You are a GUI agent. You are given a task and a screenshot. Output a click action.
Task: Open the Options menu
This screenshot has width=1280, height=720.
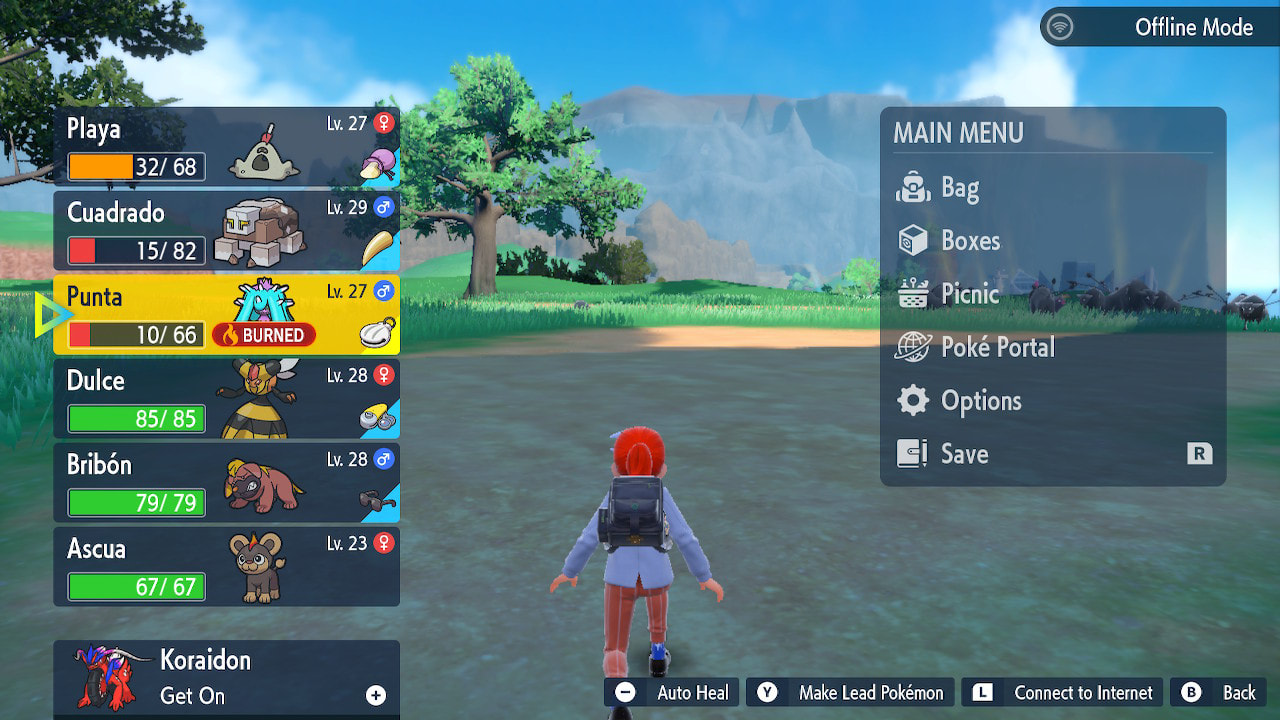(x=980, y=401)
